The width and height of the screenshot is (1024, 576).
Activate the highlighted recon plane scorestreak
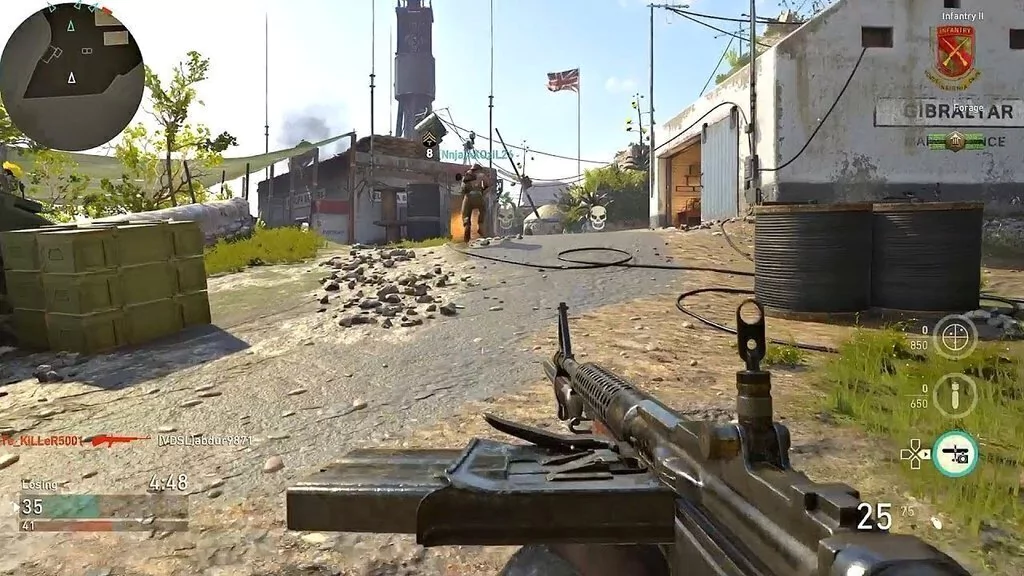(955, 453)
